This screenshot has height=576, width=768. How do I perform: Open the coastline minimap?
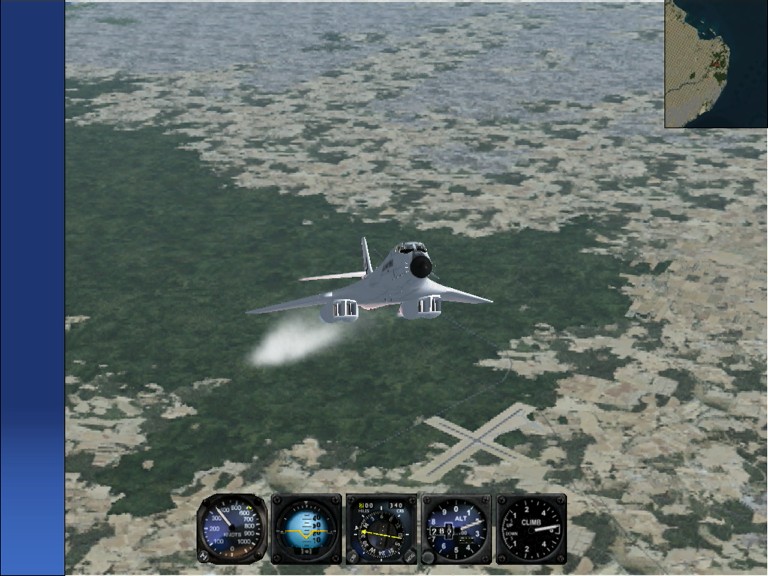point(715,63)
